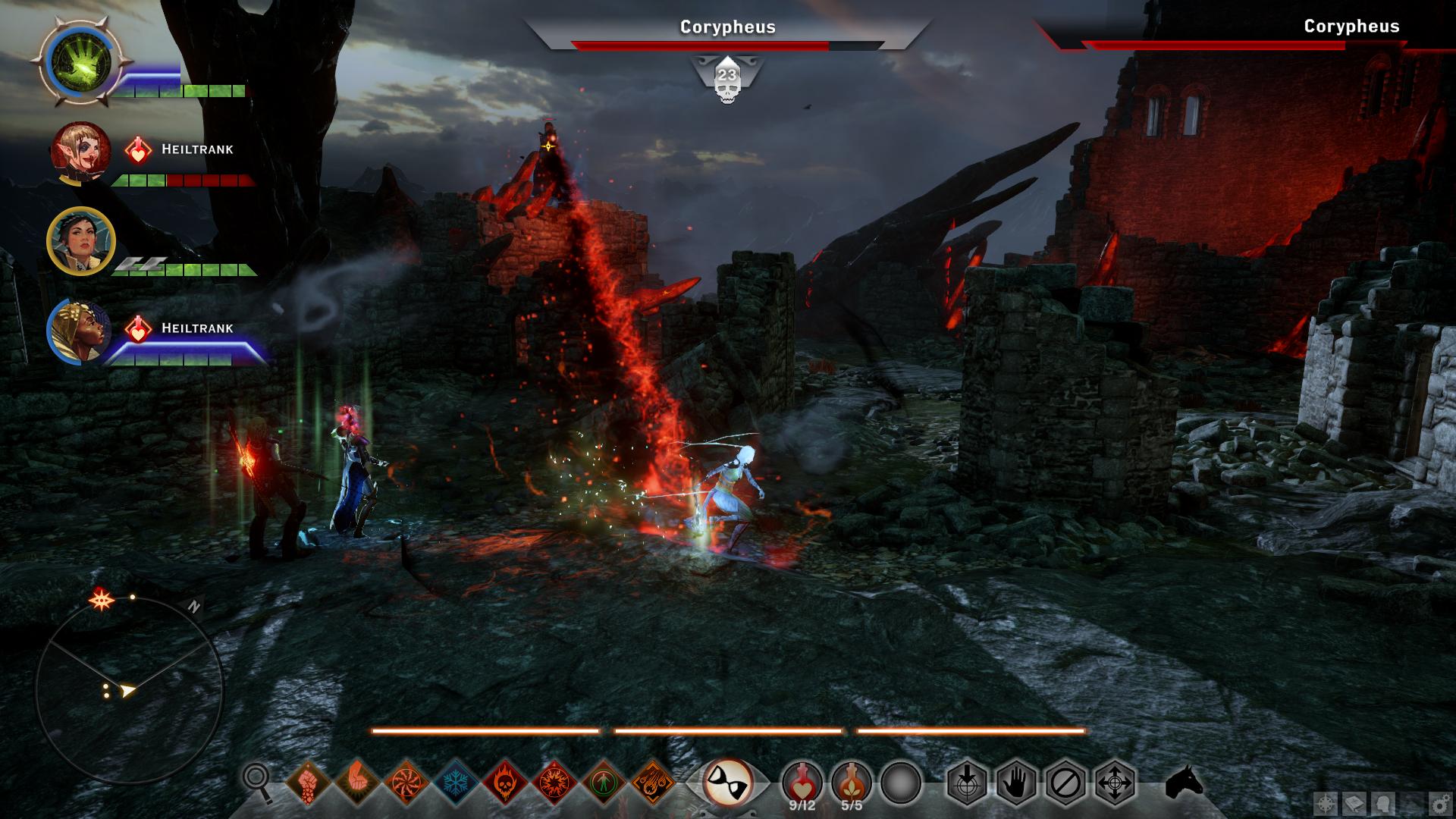Tell the party to hold position
The height and width of the screenshot is (819, 1456).
[1016, 782]
